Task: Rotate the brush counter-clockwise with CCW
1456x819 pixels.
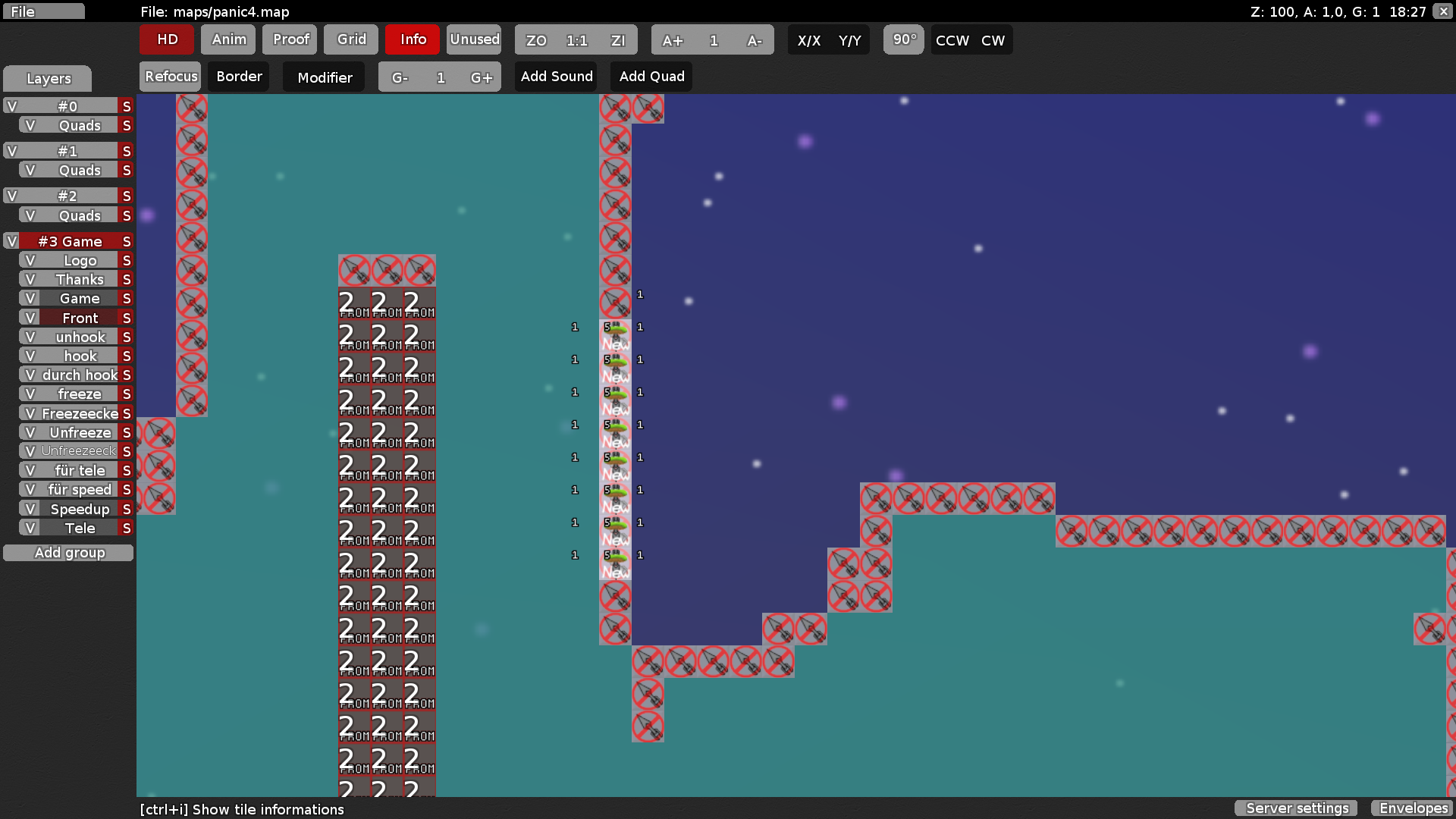Action: [x=951, y=40]
